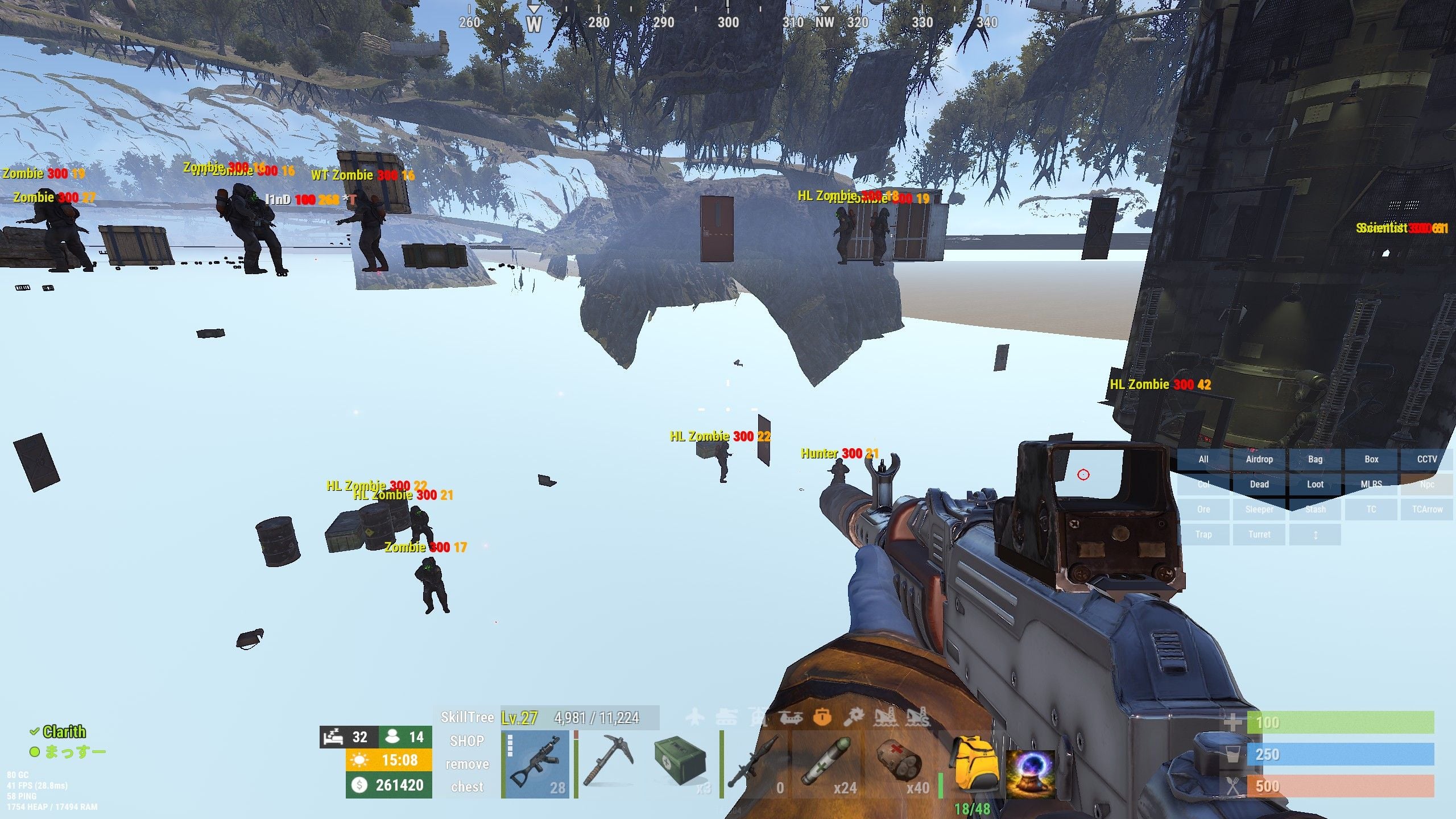Screen dimensions: 1456x819
Task: Select the pickaxe hotbar slot
Action: 606,765
